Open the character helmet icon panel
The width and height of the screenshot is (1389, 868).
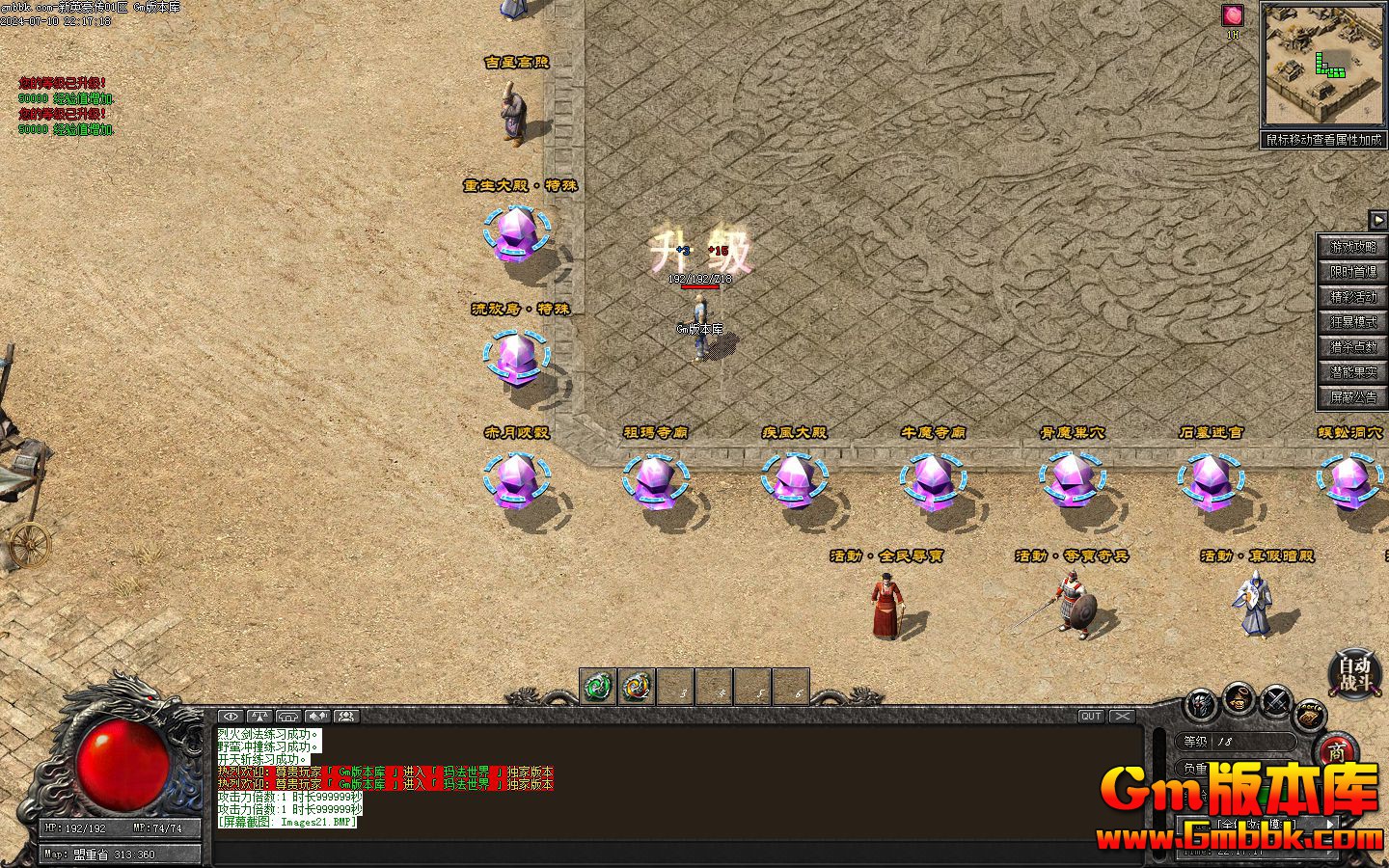pos(1202,703)
